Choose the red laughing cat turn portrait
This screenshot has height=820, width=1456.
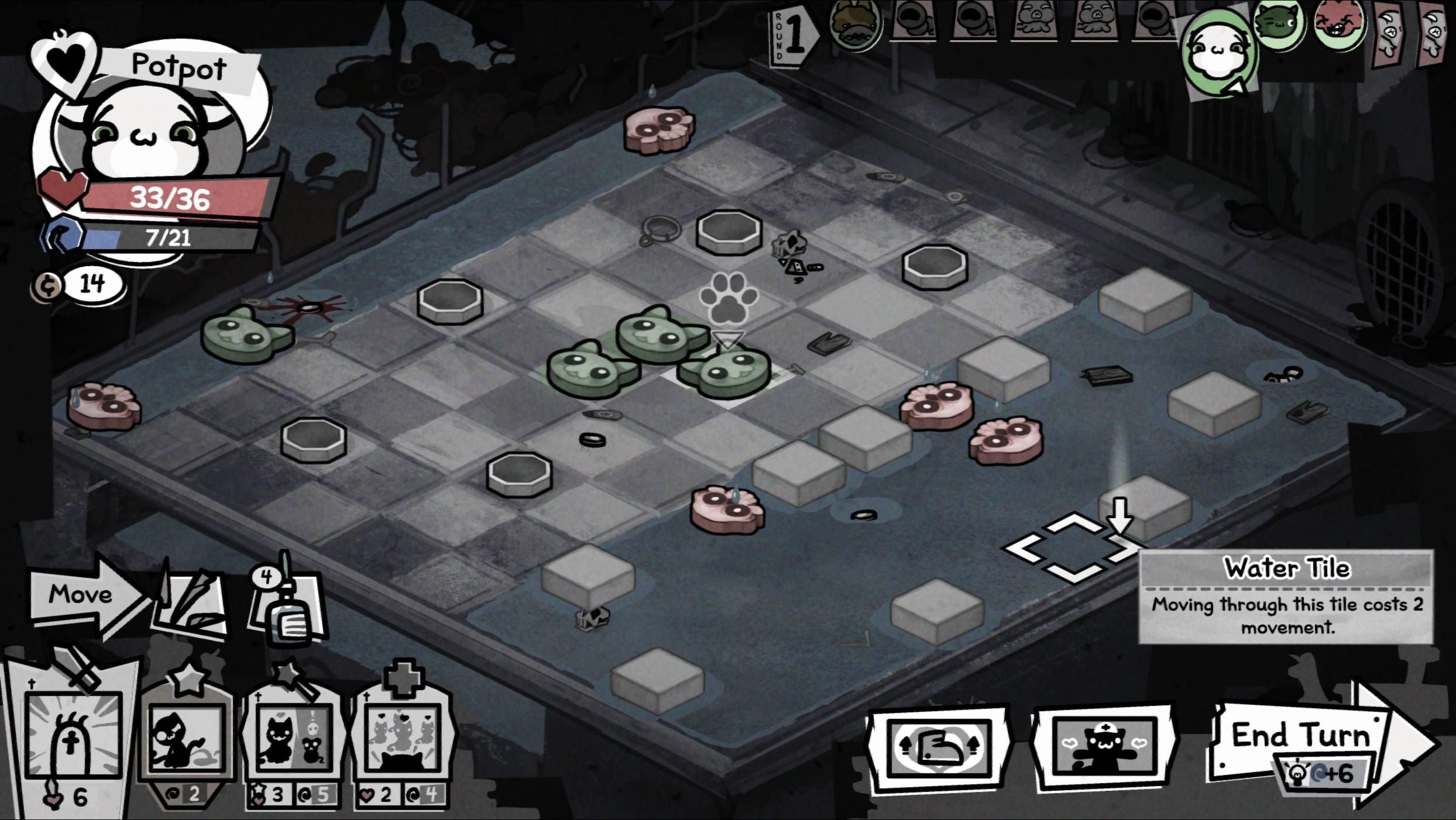(1338, 26)
